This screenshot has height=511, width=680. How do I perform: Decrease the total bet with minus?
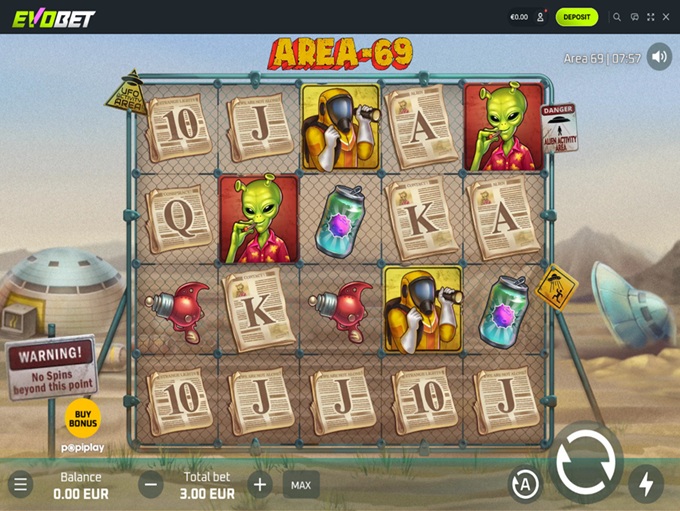tap(151, 485)
